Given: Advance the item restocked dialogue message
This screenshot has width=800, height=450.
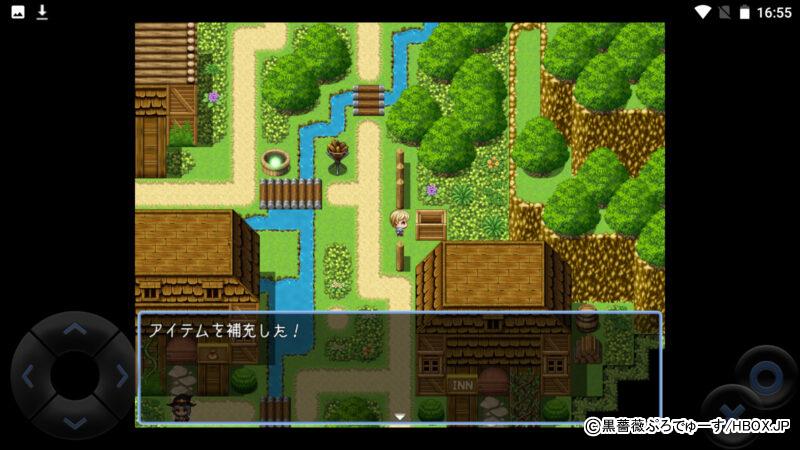Looking at the screenshot, I should coord(399,368).
